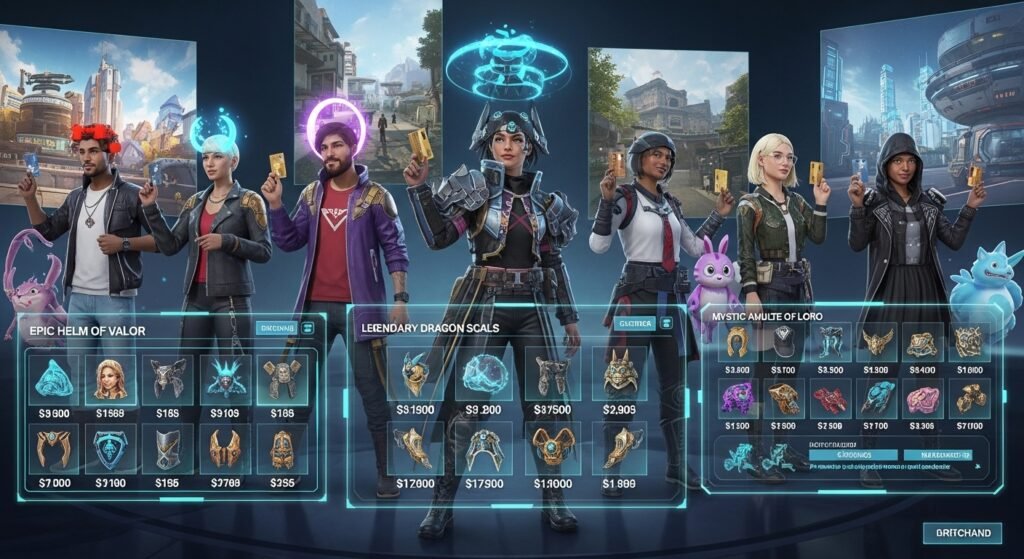The image size is (1024, 559).
Task: Choose the blue shield emblem item
Action: click(110, 449)
